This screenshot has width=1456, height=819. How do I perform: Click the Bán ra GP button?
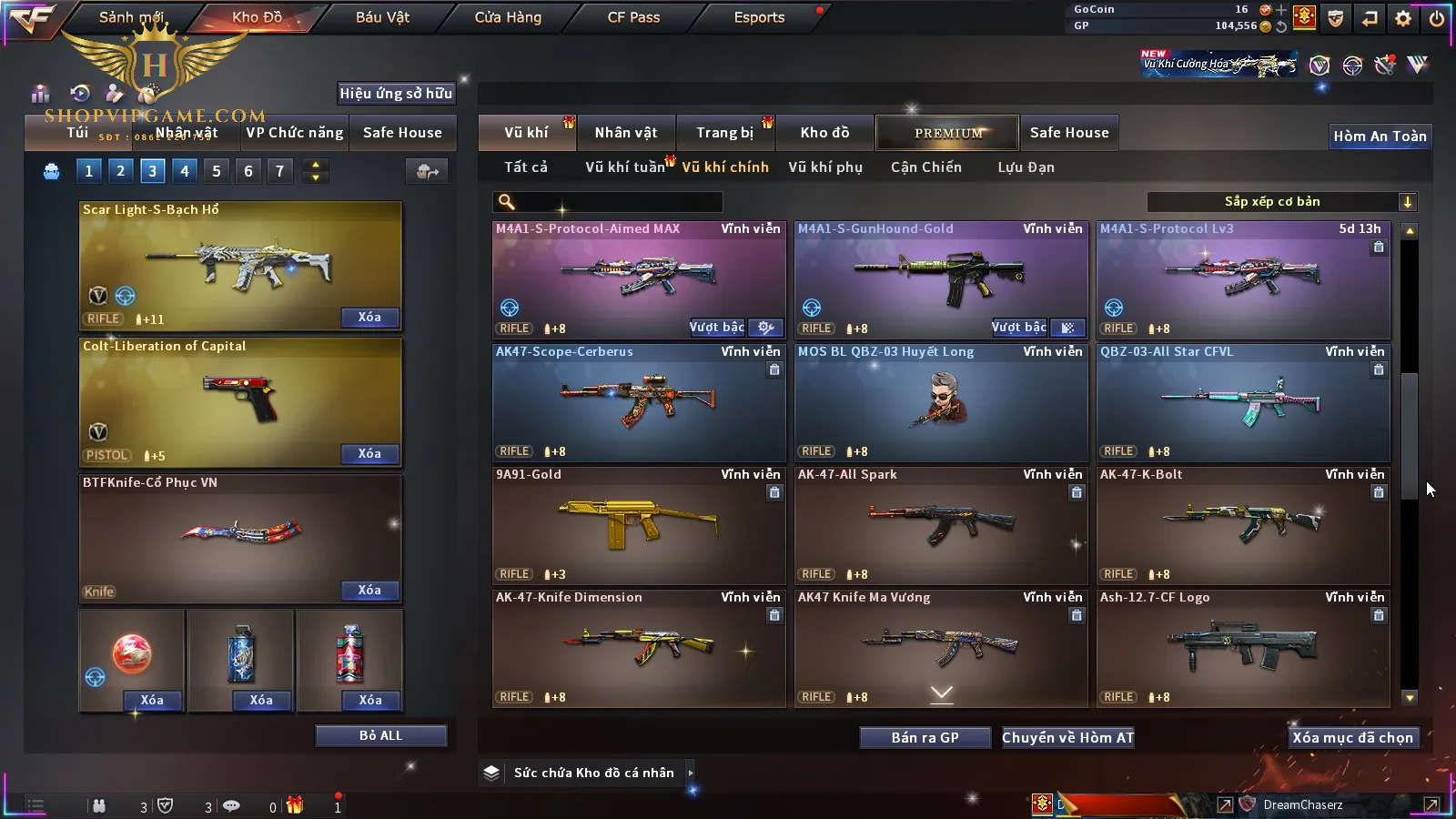(x=925, y=737)
